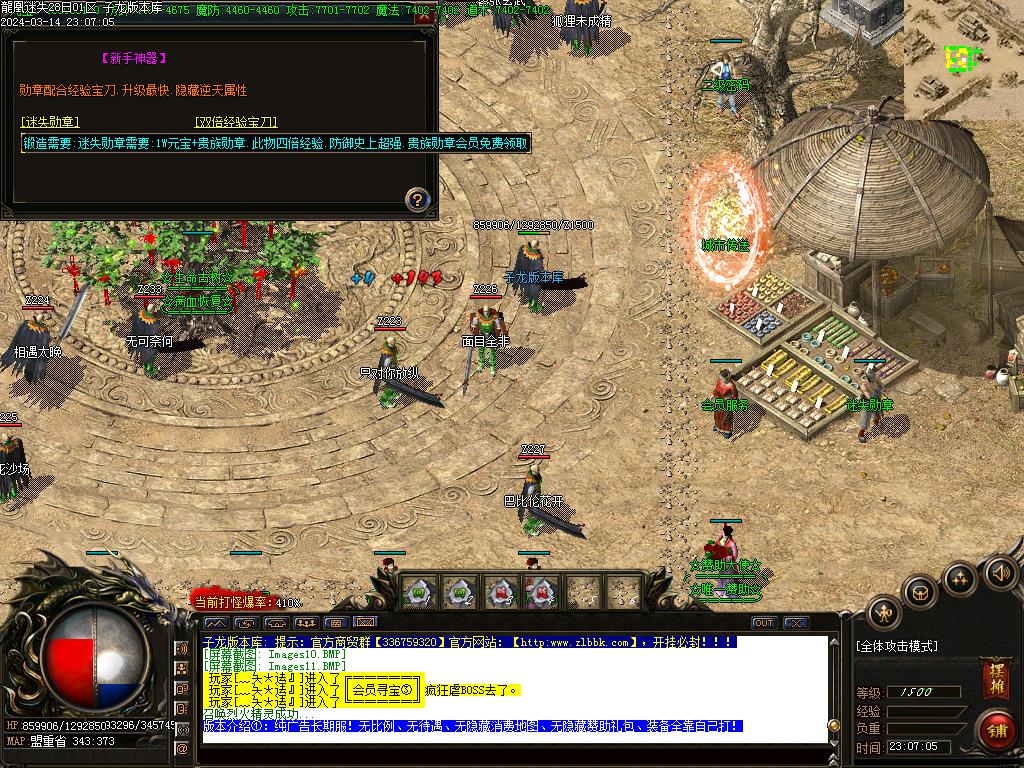Close via the X button above chat
Image resolution: width=1024 pixels, height=768 pixels.
796,623
